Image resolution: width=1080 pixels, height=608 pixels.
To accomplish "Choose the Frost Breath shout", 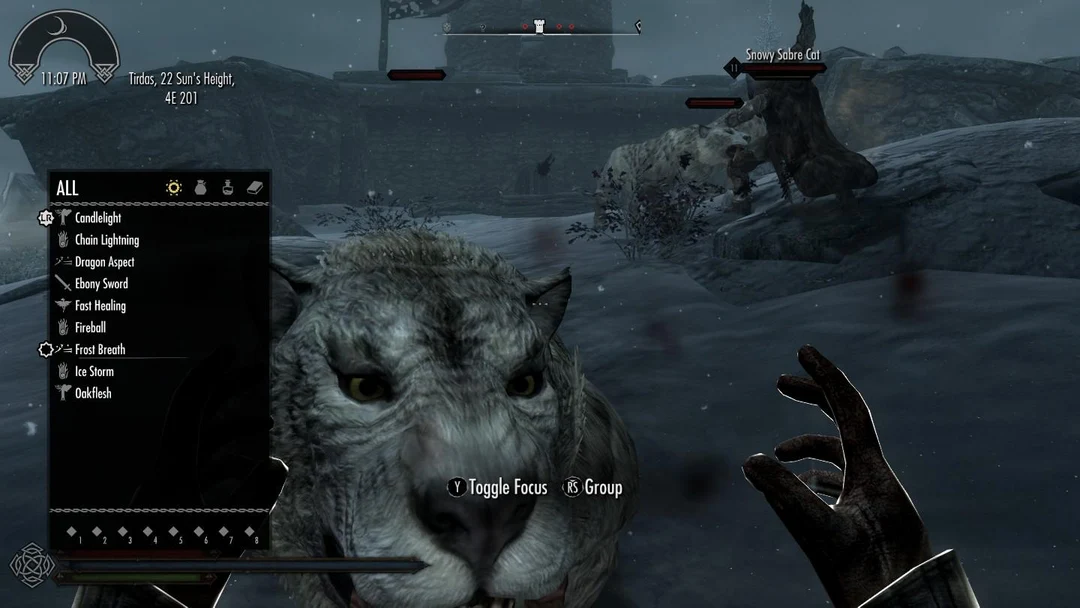I will [x=100, y=350].
